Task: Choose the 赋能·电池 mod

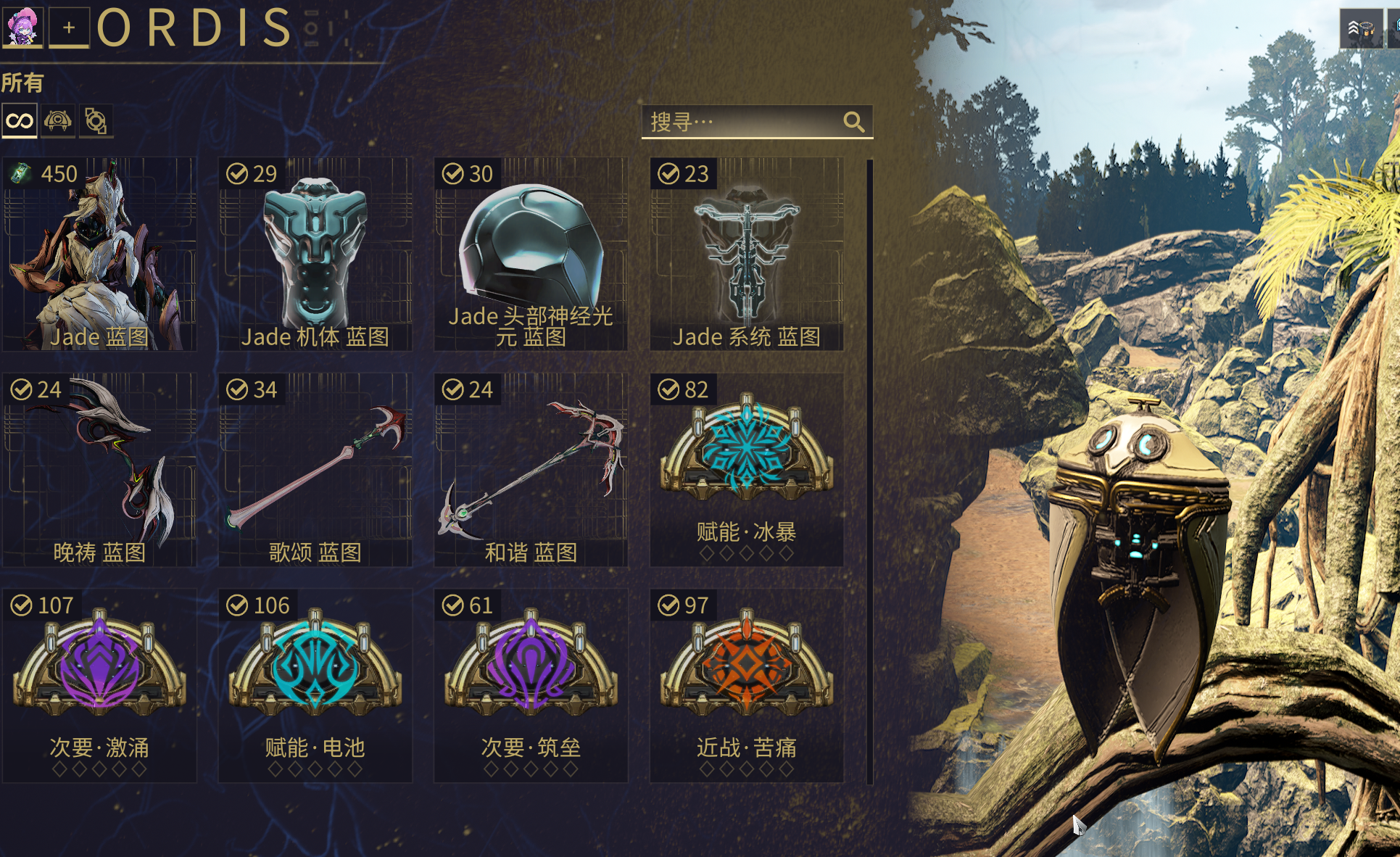Action: 315,686
